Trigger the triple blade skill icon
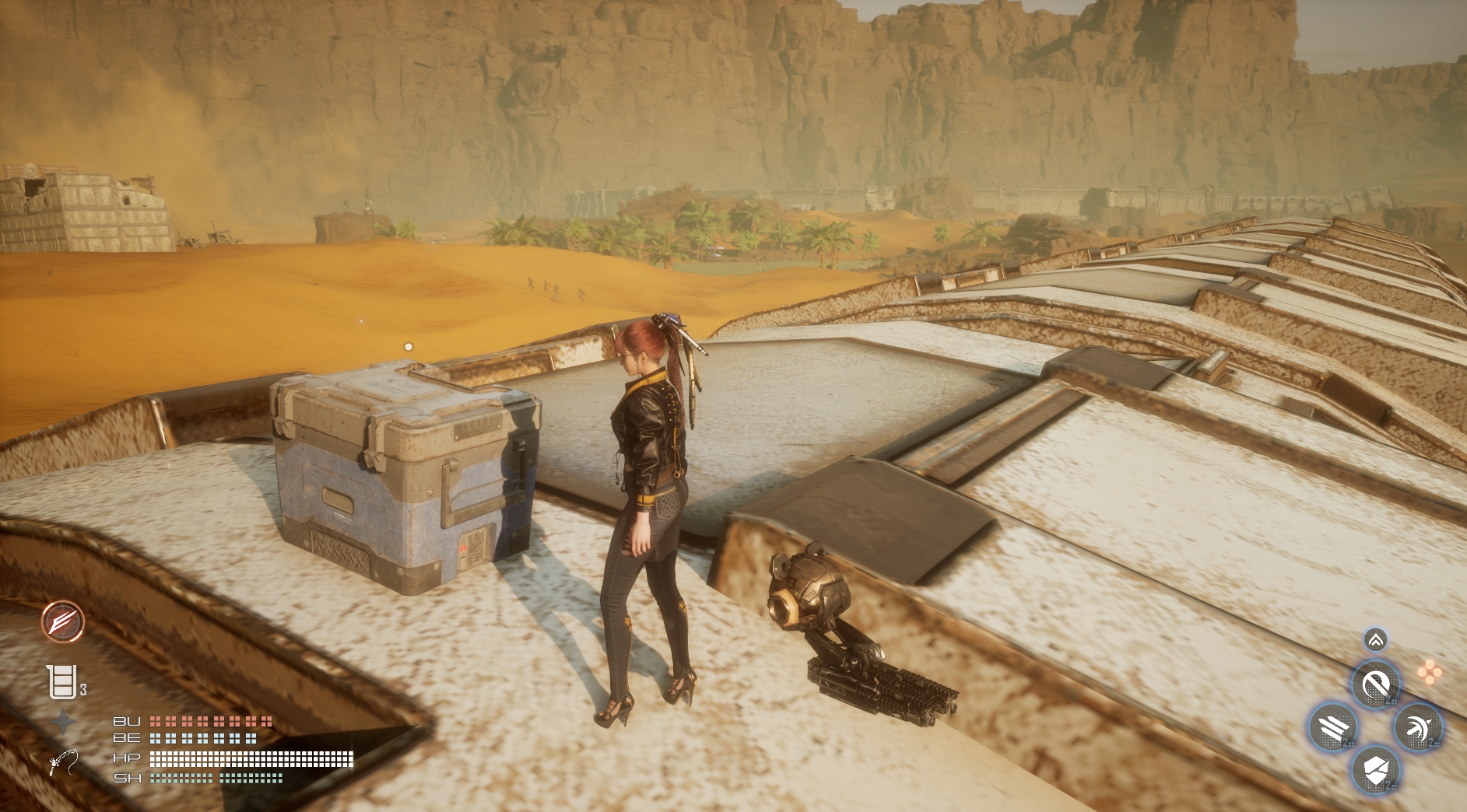The width and height of the screenshot is (1467, 812). tap(1333, 728)
